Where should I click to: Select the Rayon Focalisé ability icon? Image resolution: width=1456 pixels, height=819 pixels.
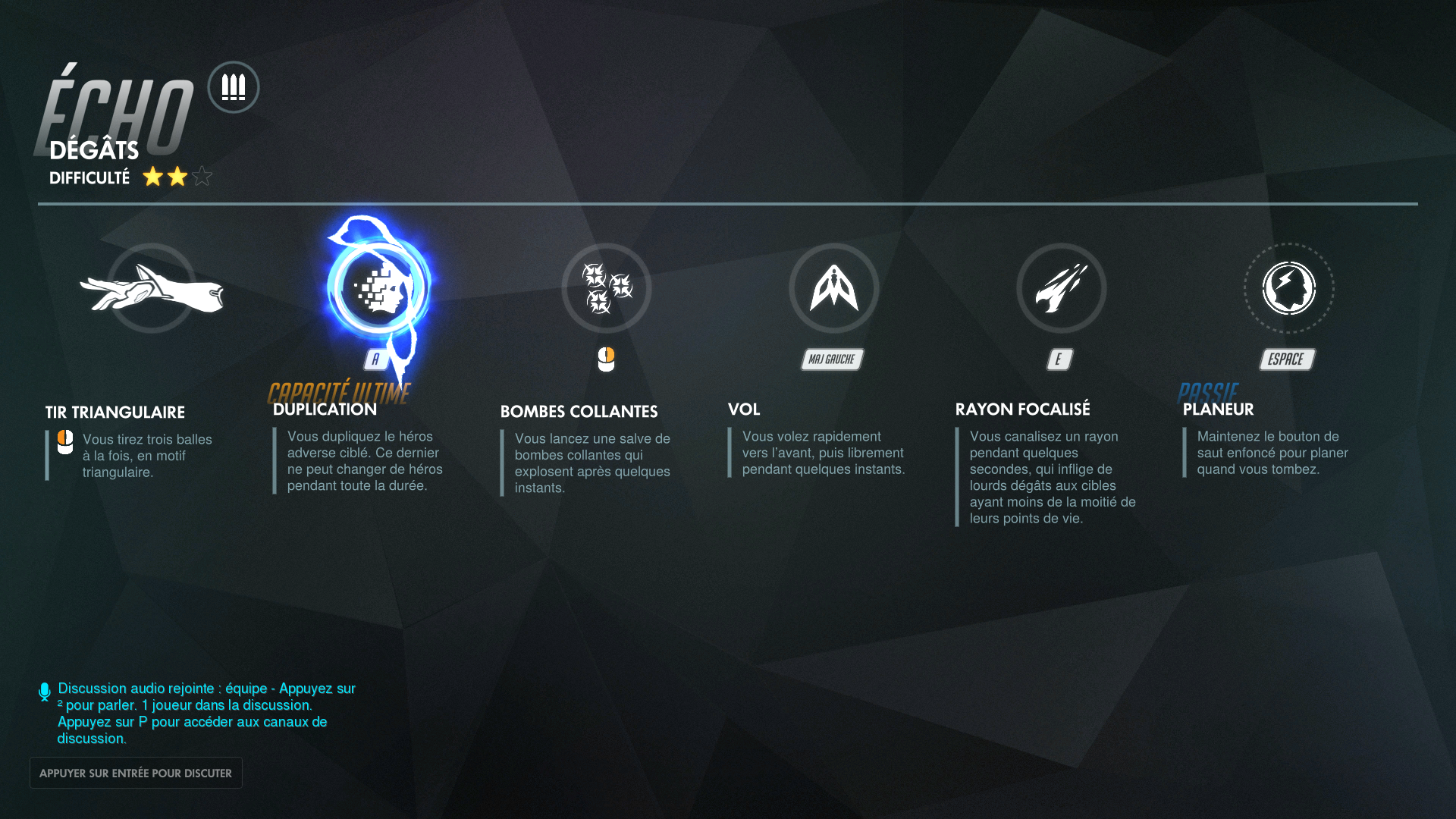pos(1060,288)
